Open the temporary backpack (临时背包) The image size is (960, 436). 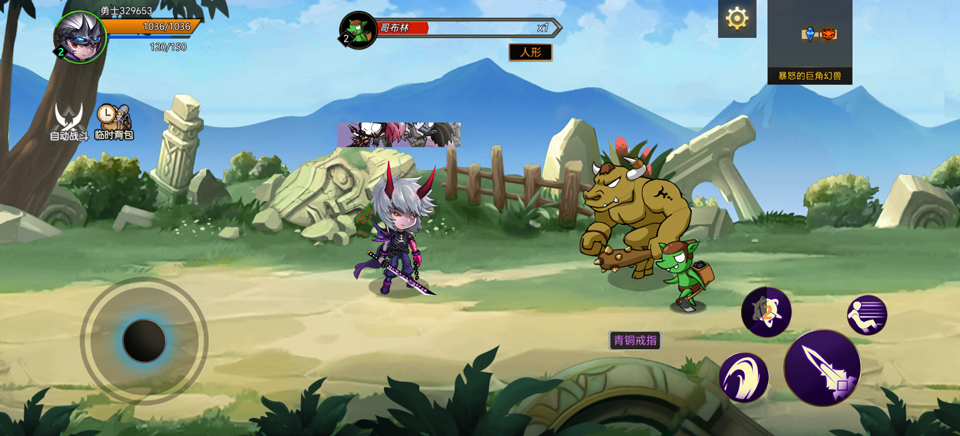coord(113,121)
